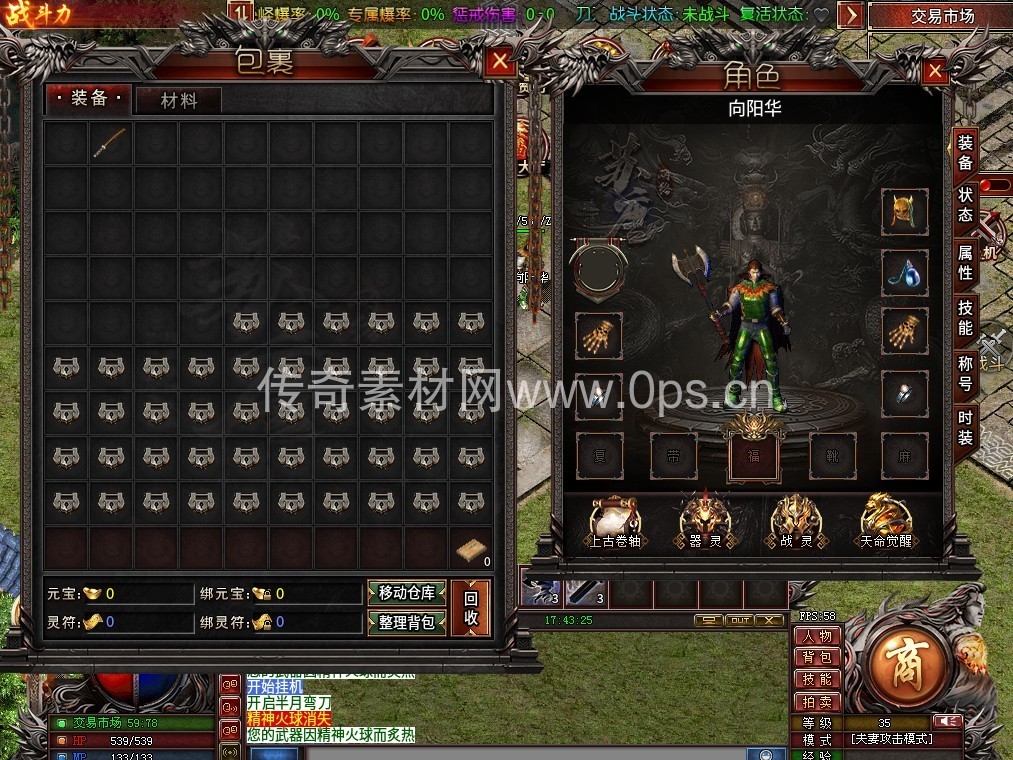The width and height of the screenshot is (1013, 760).
Task: Close the 角色 character window
Action: click(x=934, y=71)
